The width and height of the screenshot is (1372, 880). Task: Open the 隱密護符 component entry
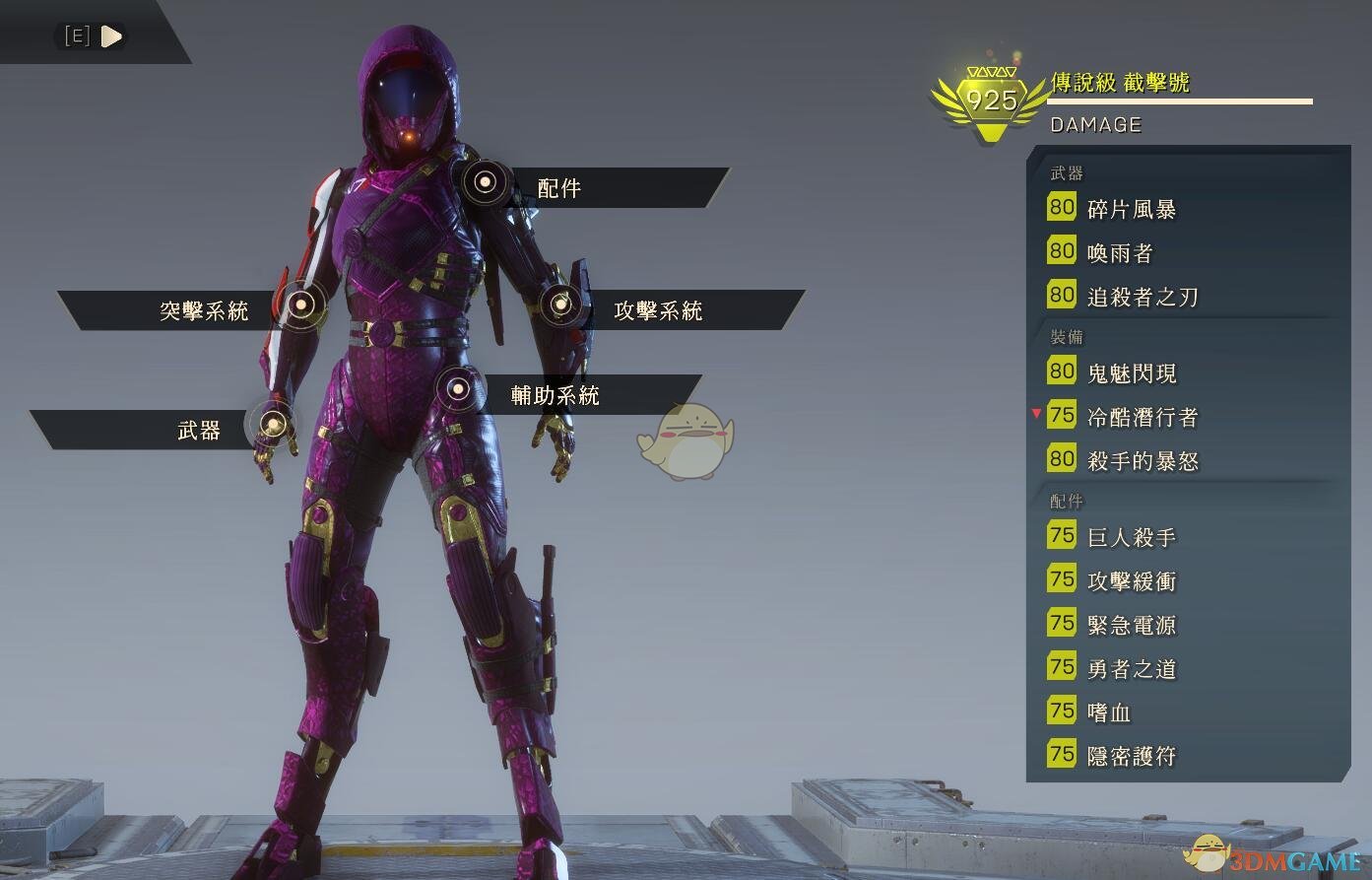(1131, 756)
